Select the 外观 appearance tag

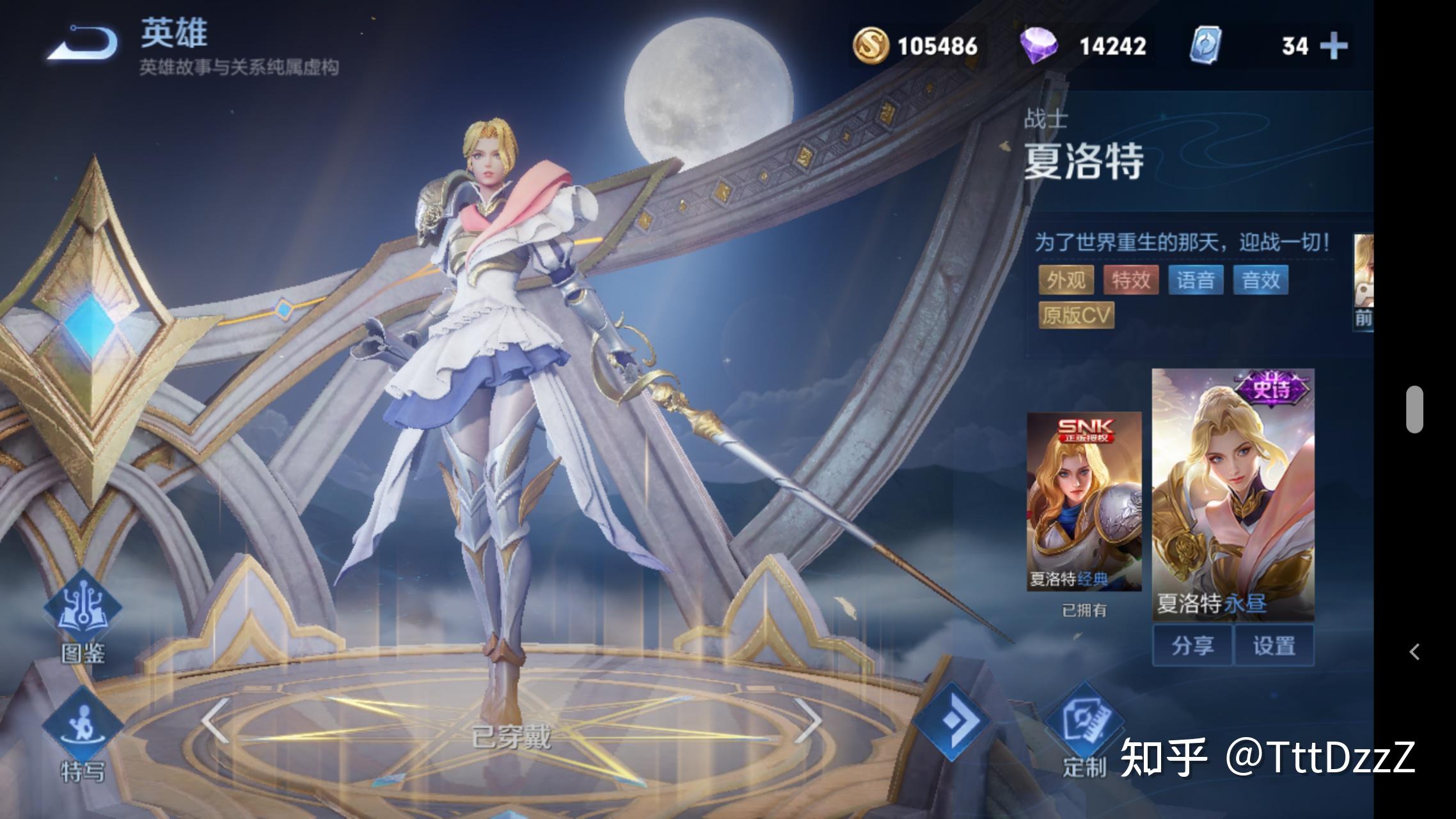pyautogui.click(x=1066, y=280)
